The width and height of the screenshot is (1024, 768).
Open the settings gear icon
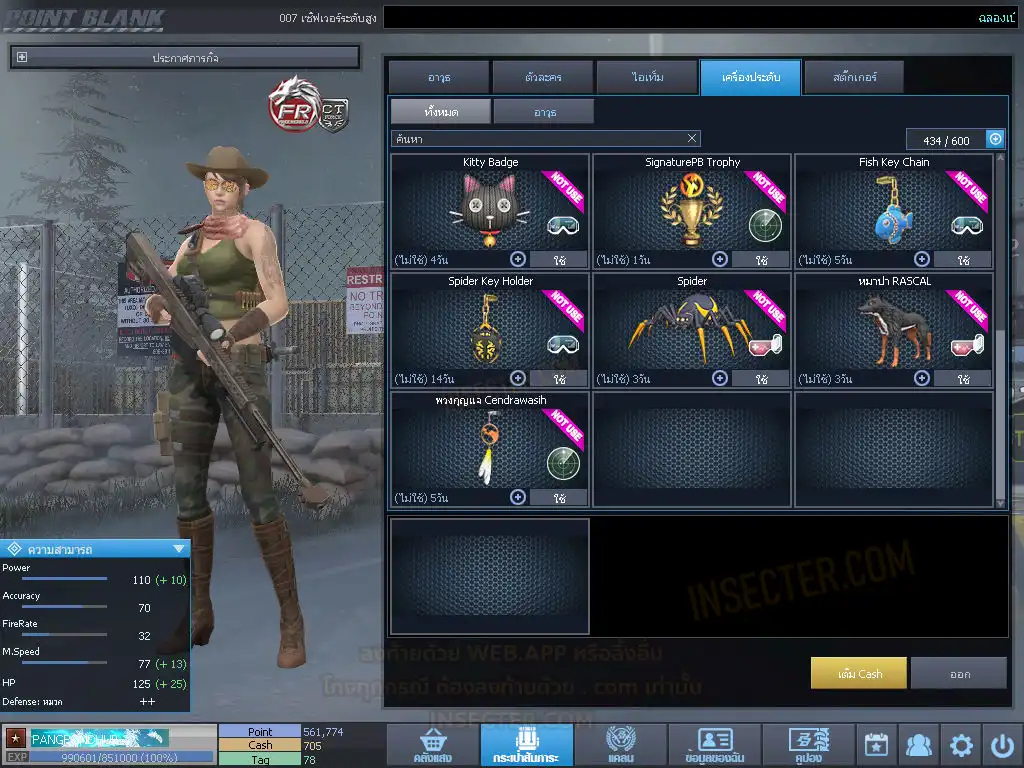961,745
